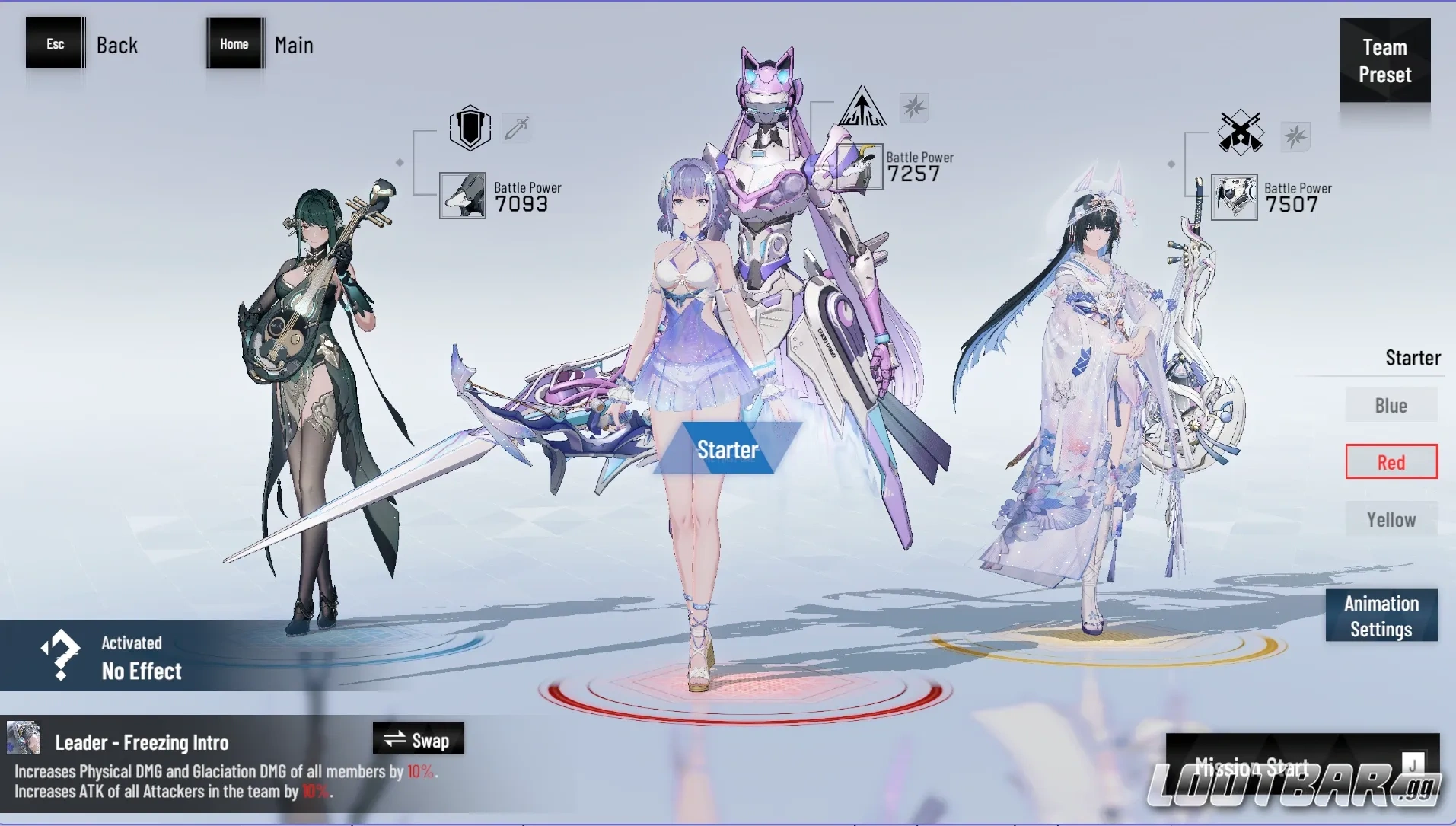Click the question-mark effect icon beside Activated
This screenshot has width=1456, height=826.
coord(59,656)
